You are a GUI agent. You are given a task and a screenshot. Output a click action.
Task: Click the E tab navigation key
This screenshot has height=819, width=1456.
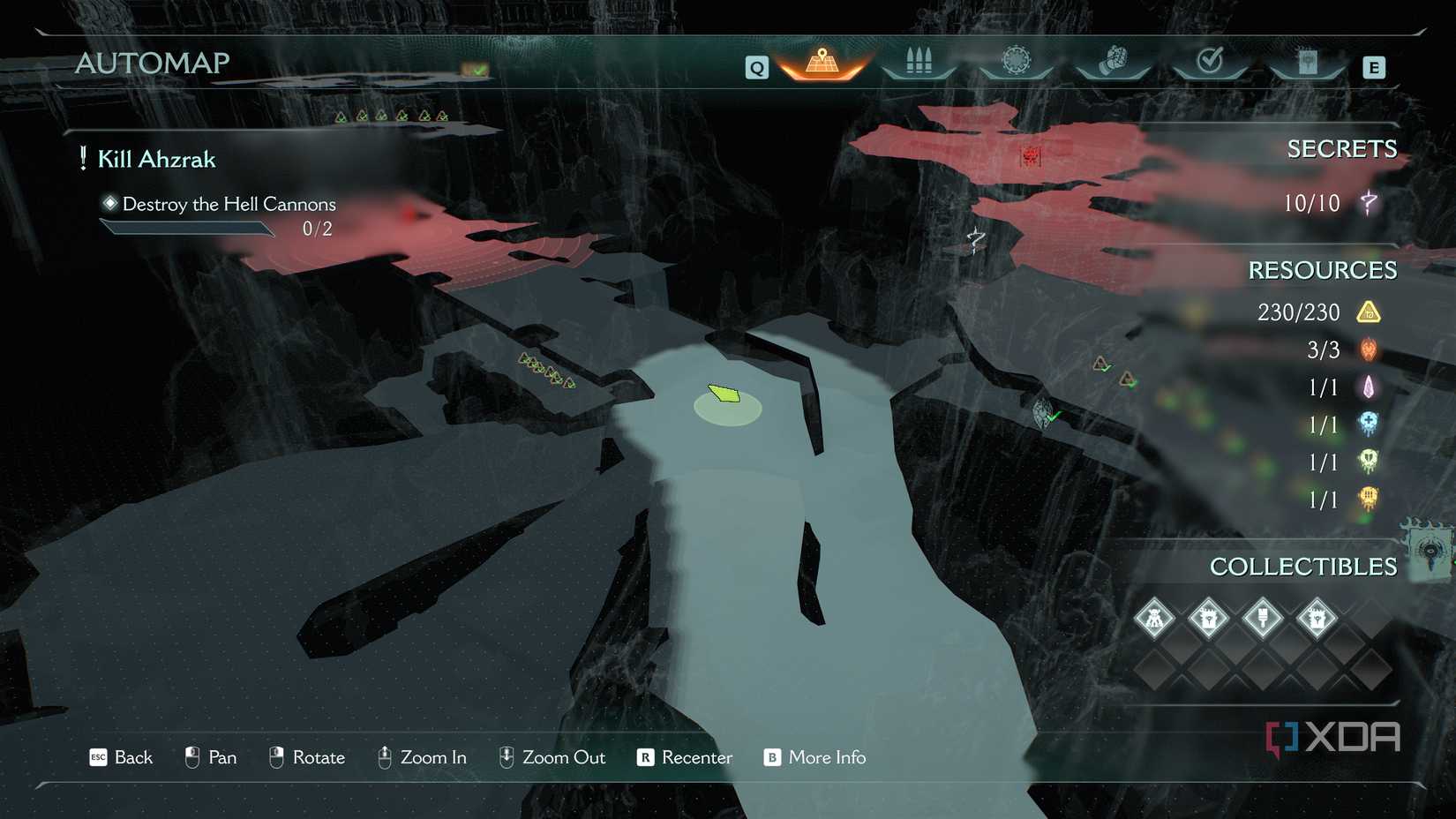pos(1373,65)
